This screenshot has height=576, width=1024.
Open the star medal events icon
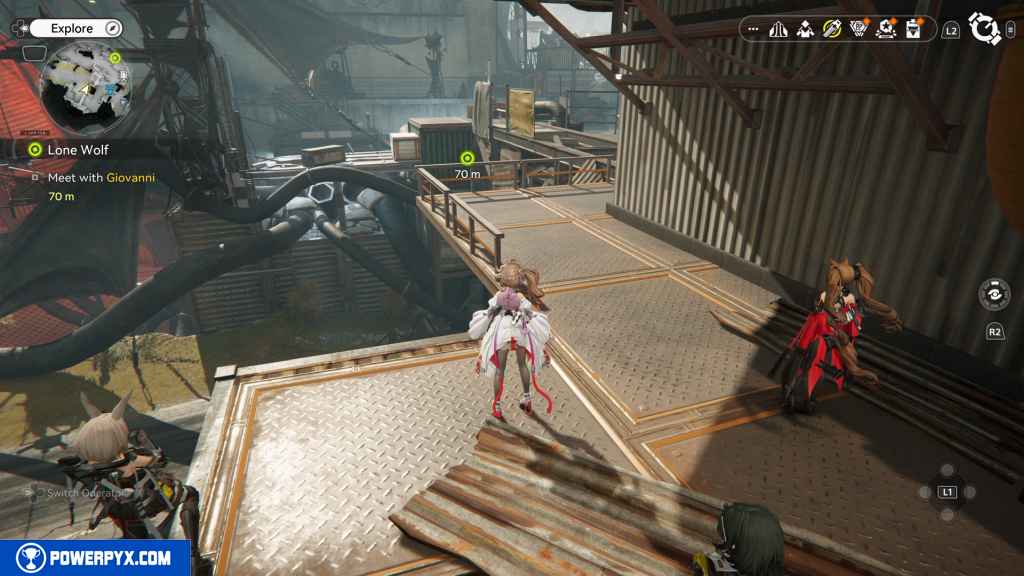click(x=885, y=30)
